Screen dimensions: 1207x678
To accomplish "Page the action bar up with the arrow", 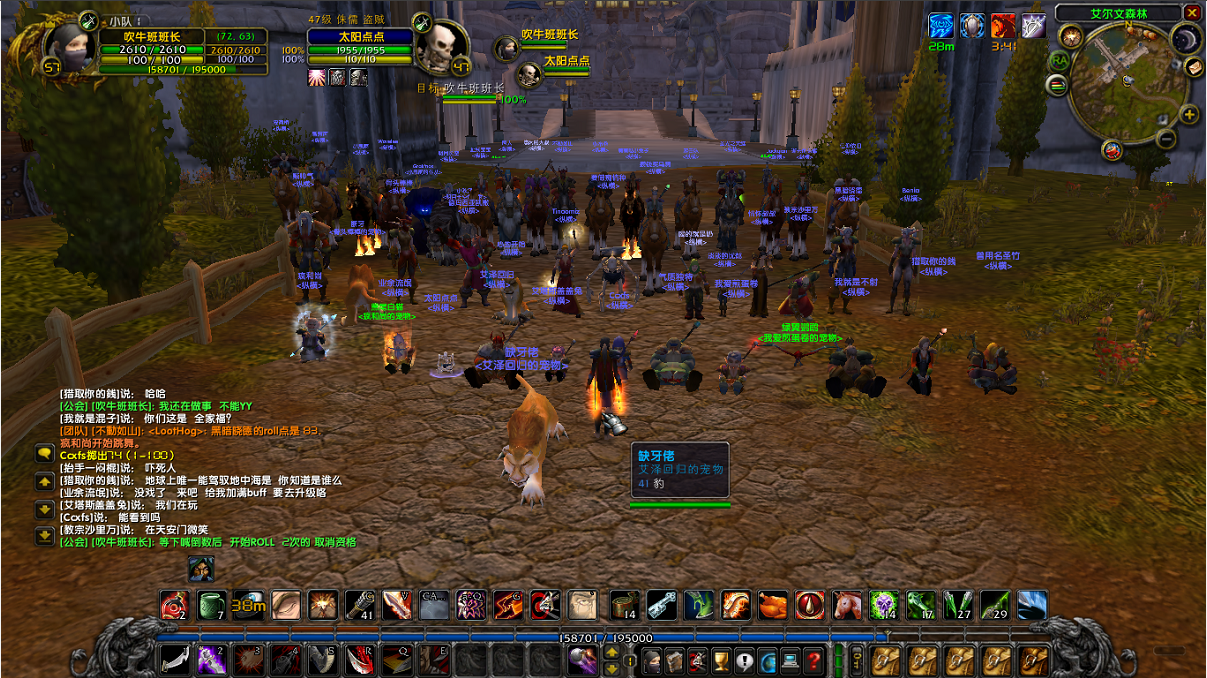I will (611, 653).
